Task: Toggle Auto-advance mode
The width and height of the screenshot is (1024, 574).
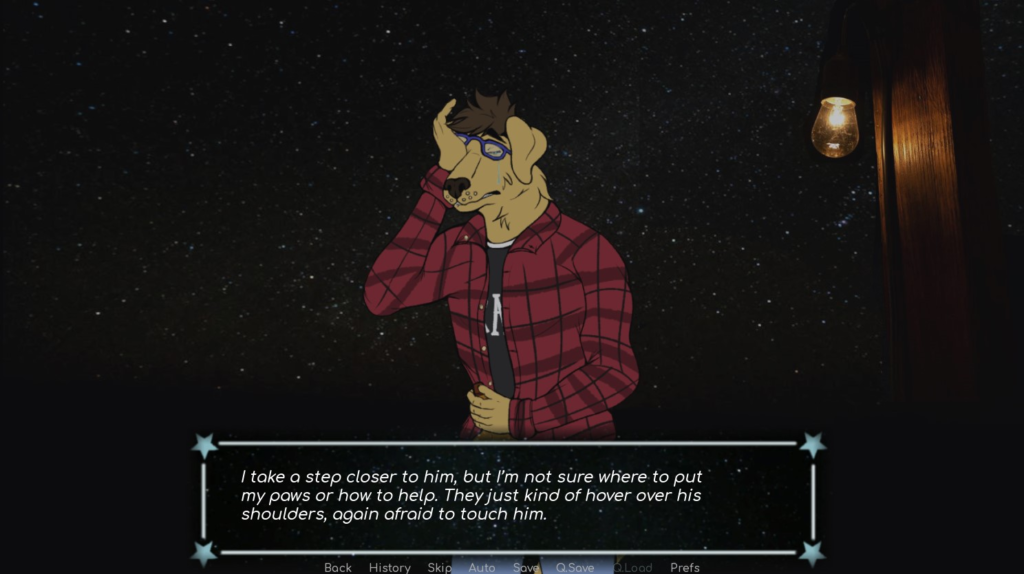Action: coord(482,567)
